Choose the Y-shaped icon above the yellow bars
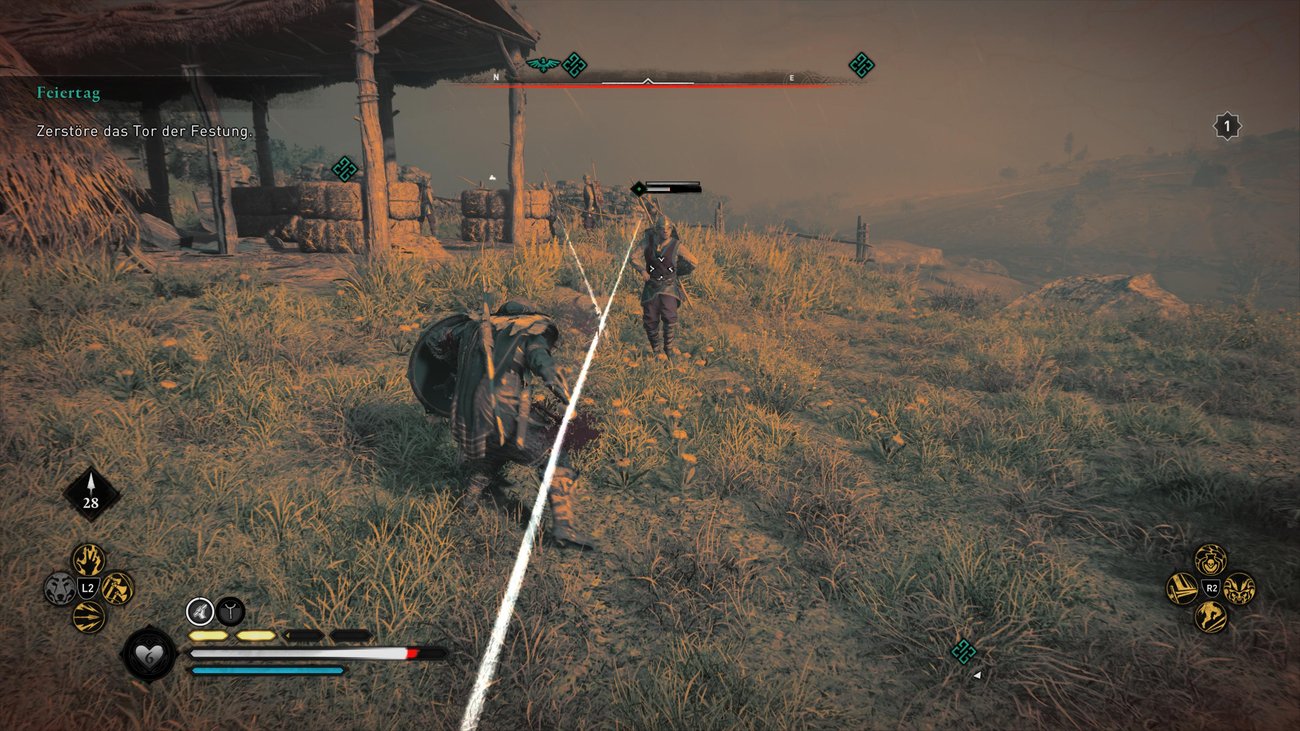 click(x=231, y=610)
